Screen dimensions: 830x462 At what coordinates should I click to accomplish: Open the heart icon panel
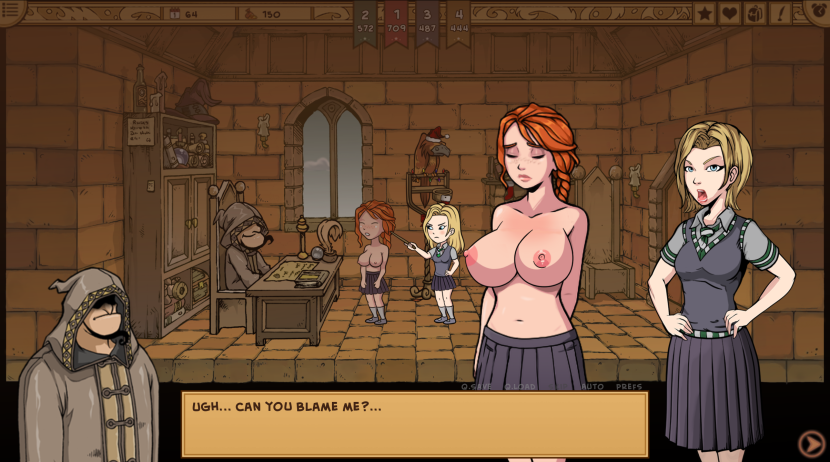click(730, 13)
